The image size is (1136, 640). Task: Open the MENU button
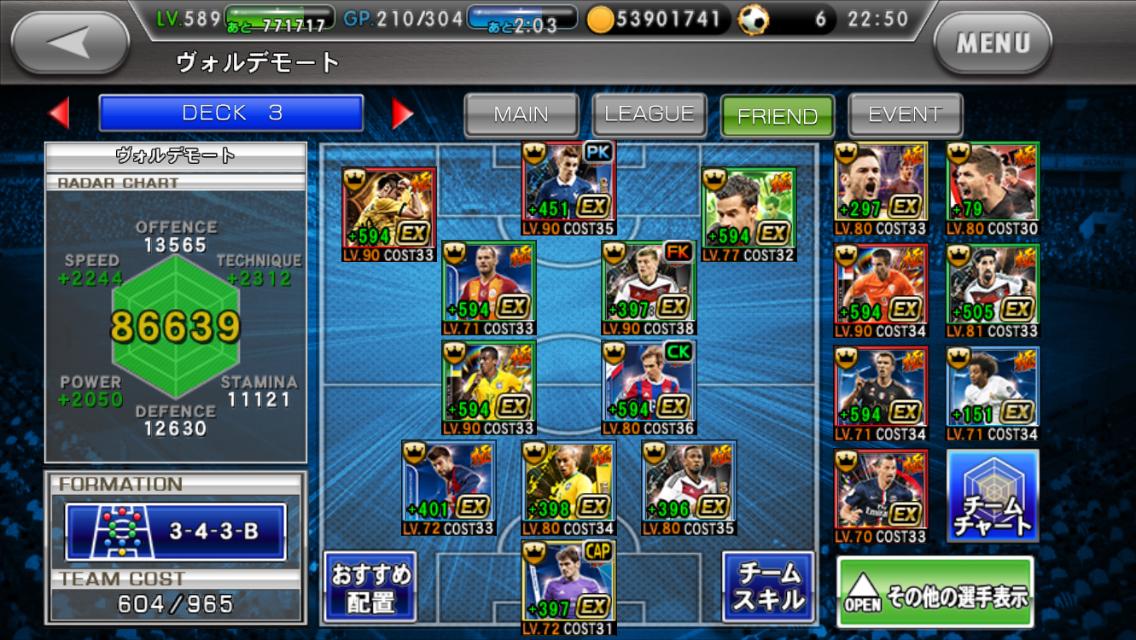coord(992,43)
